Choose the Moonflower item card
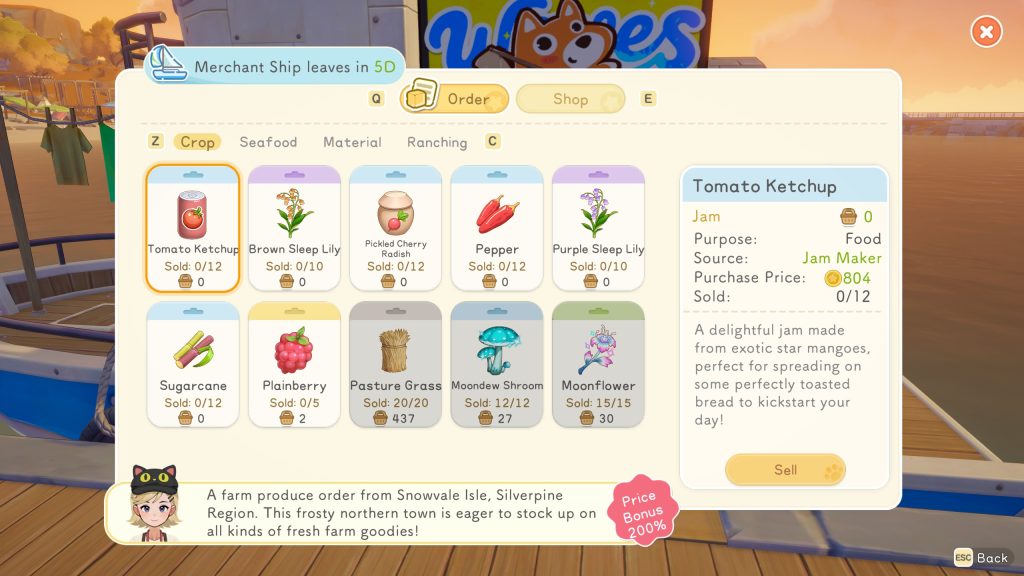This screenshot has height=576, width=1024. click(598, 364)
